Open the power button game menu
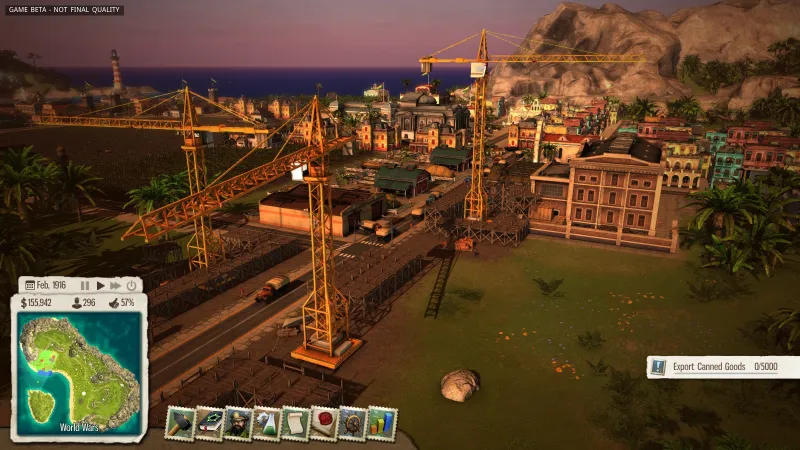 (132, 285)
